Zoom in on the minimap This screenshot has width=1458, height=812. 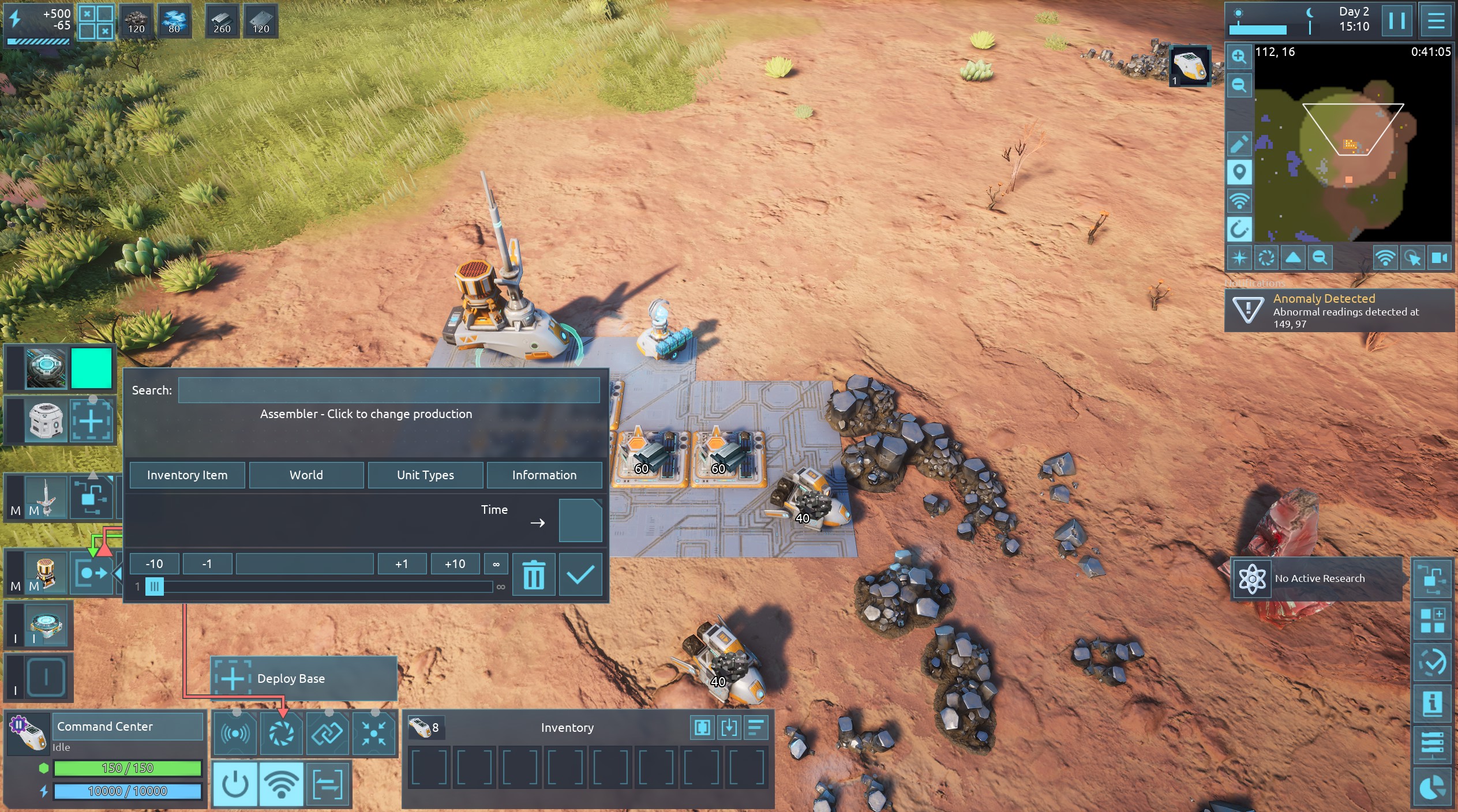pos(1239,57)
